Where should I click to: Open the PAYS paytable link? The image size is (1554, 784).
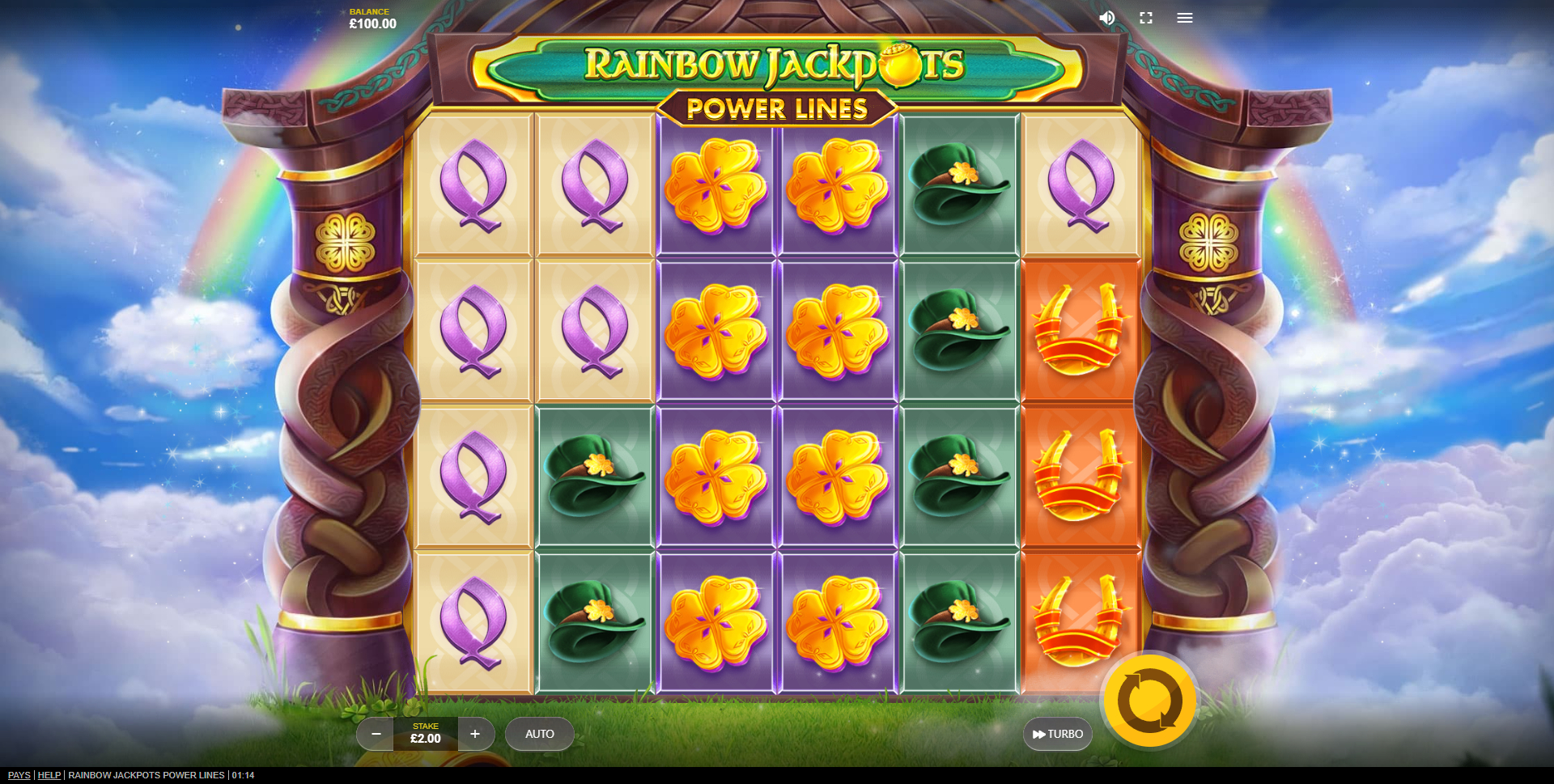[x=19, y=775]
